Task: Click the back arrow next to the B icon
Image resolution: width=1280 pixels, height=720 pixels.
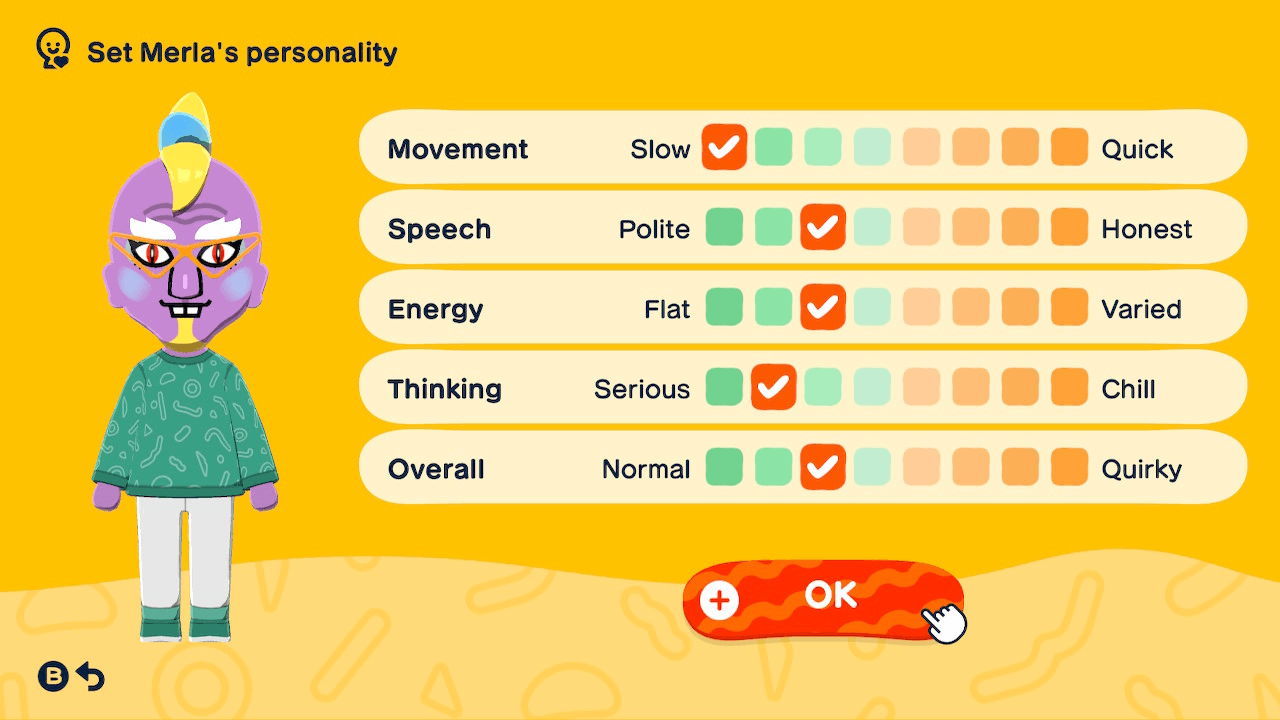Action: [90, 676]
